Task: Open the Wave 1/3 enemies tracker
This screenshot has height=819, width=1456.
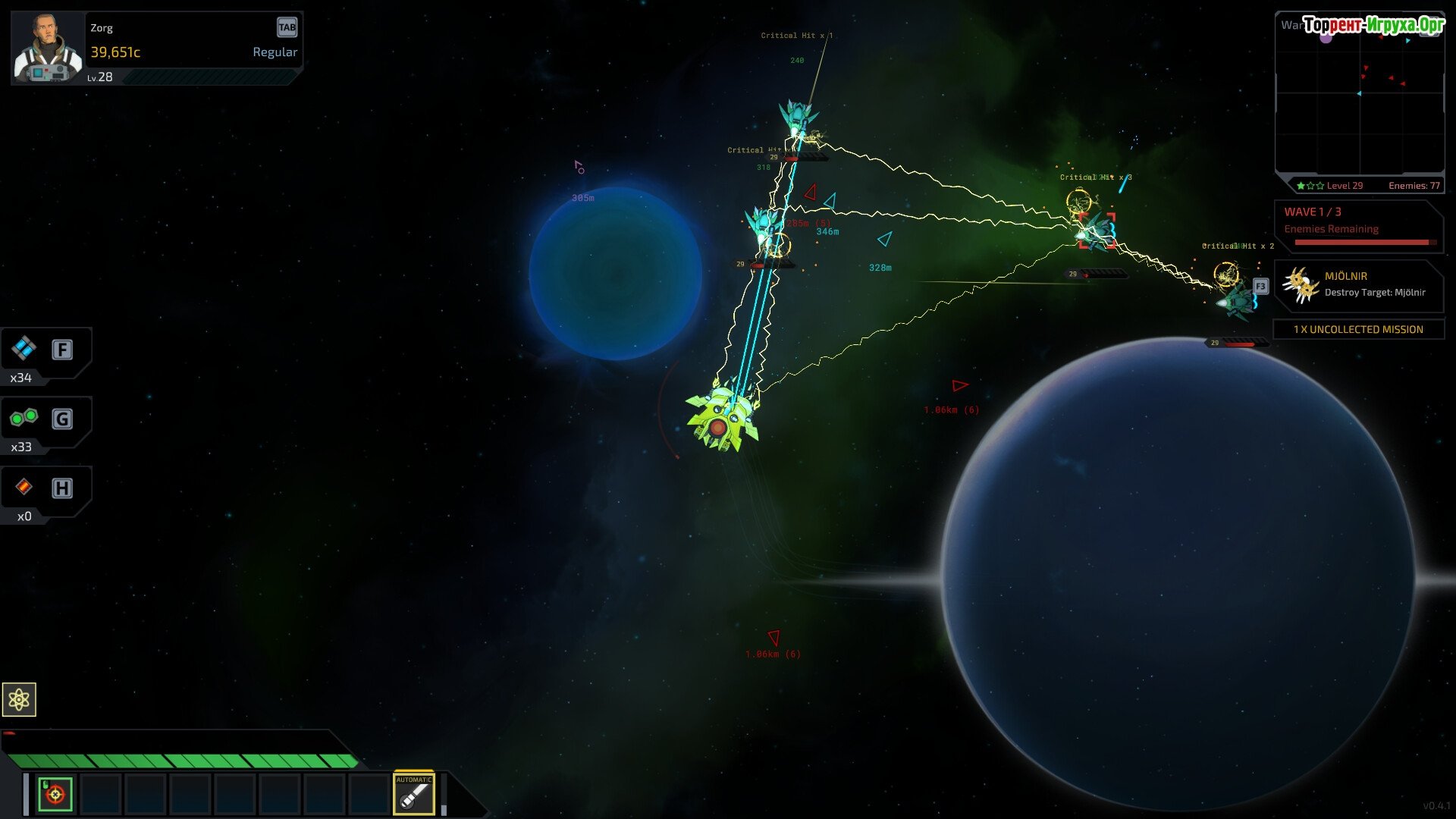Action: [x=1359, y=226]
